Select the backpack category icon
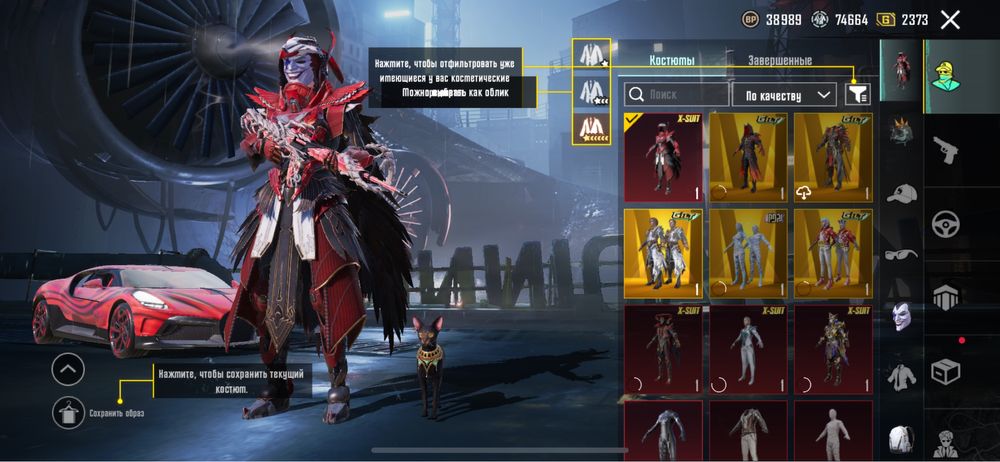Screen dimensions: 1000x462 (x=902, y=438)
